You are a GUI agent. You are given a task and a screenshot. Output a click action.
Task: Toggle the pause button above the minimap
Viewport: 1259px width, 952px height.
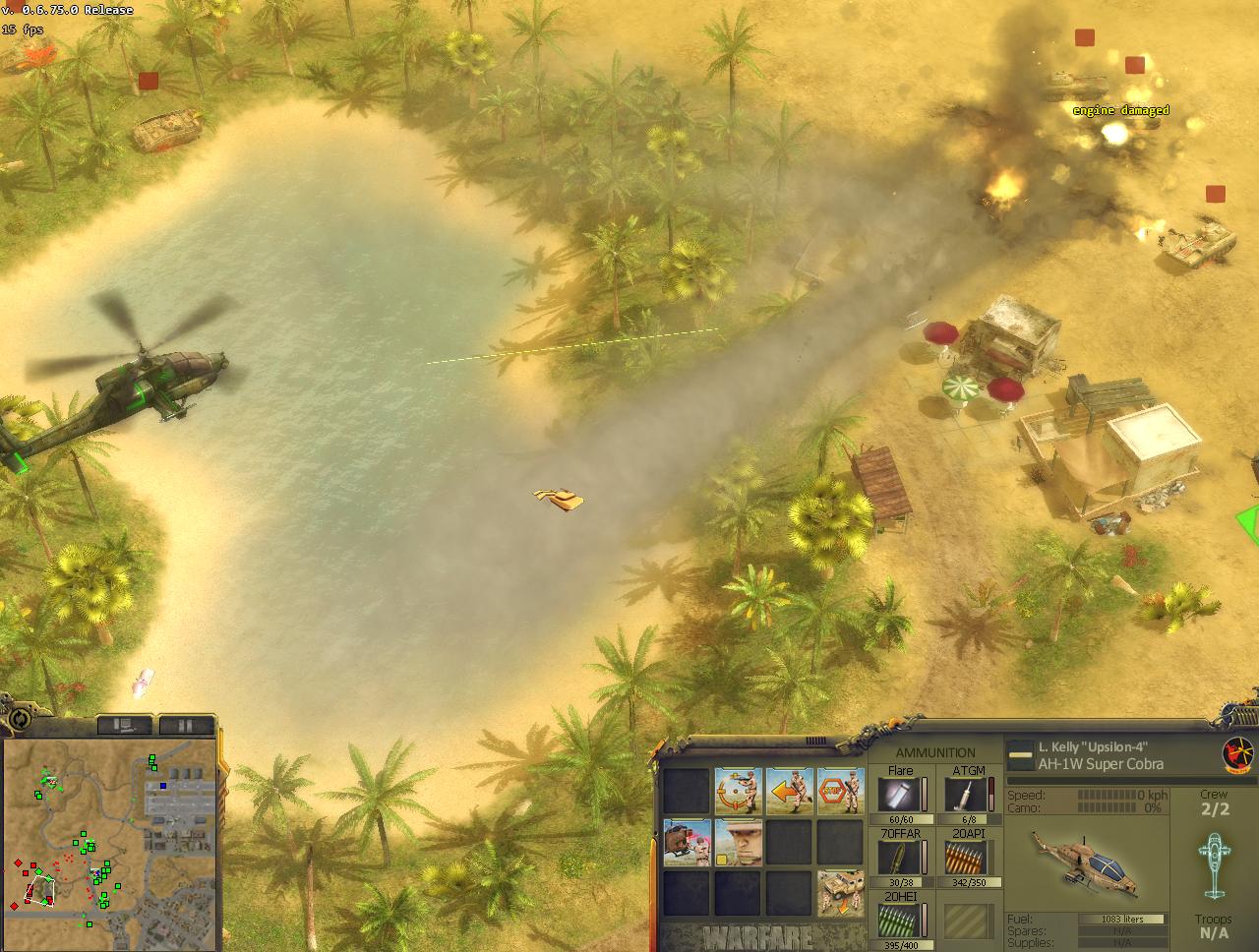187,724
